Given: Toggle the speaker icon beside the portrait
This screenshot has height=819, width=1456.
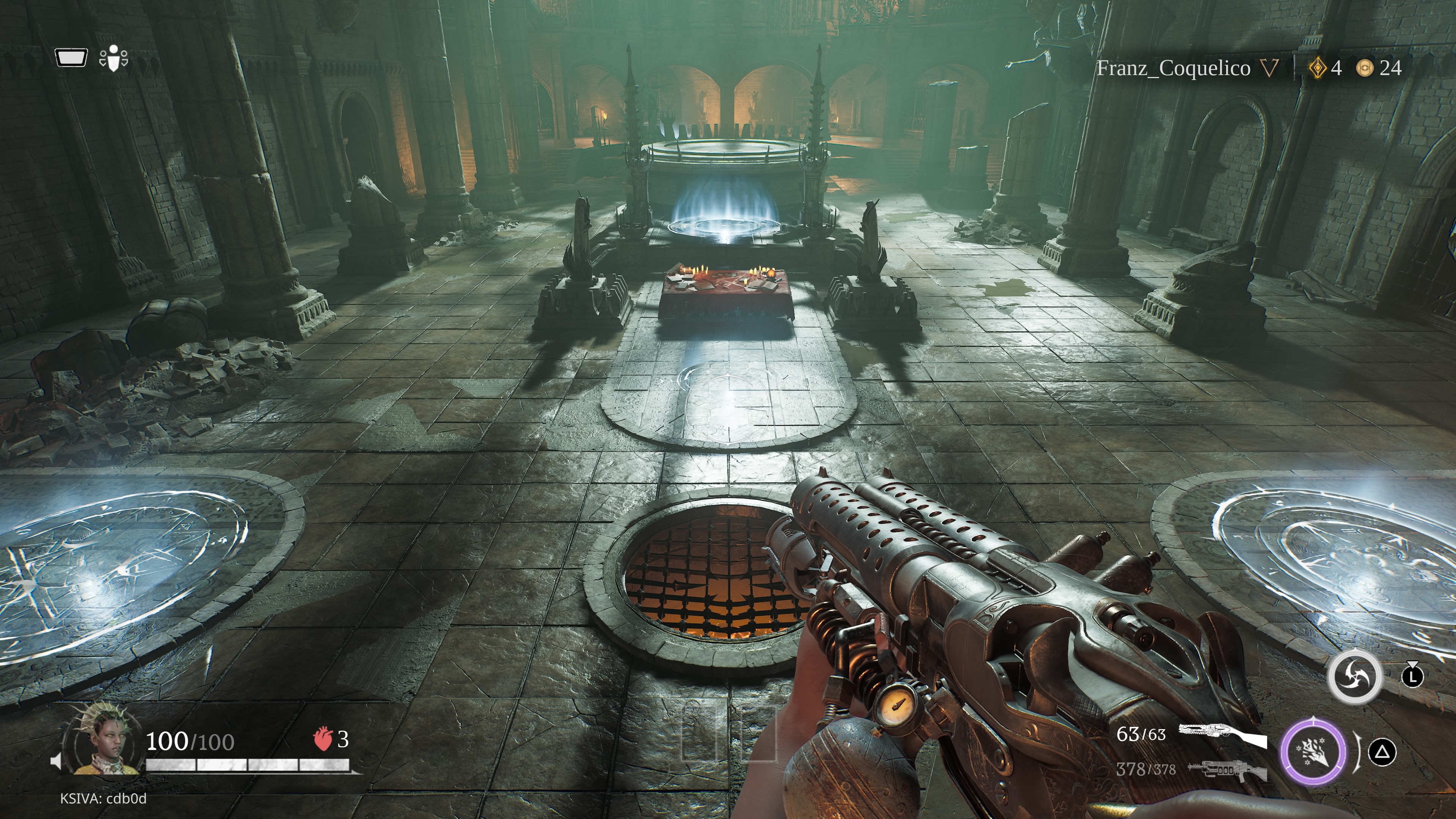Looking at the screenshot, I should click(56, 761).
